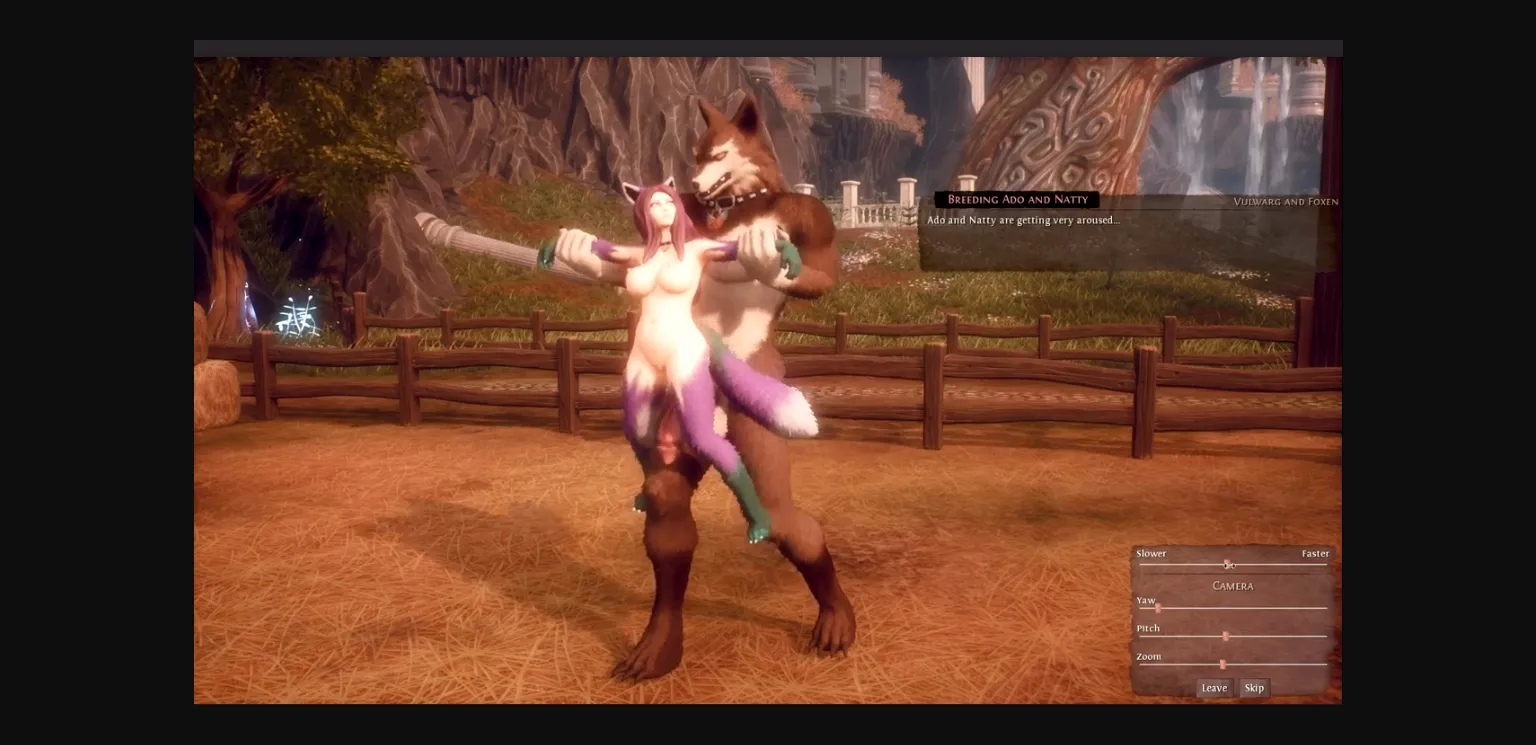
Task: Click the Yaw slider track far right
Action: [x=1320, y=607]
